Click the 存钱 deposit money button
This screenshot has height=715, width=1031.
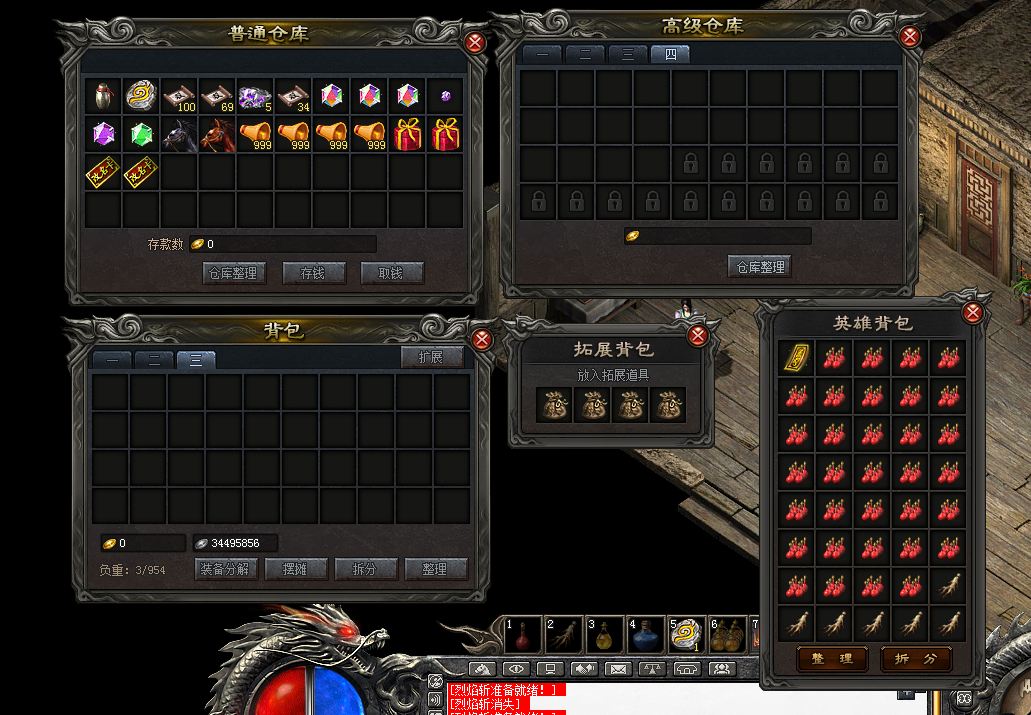tap(314, 273)
